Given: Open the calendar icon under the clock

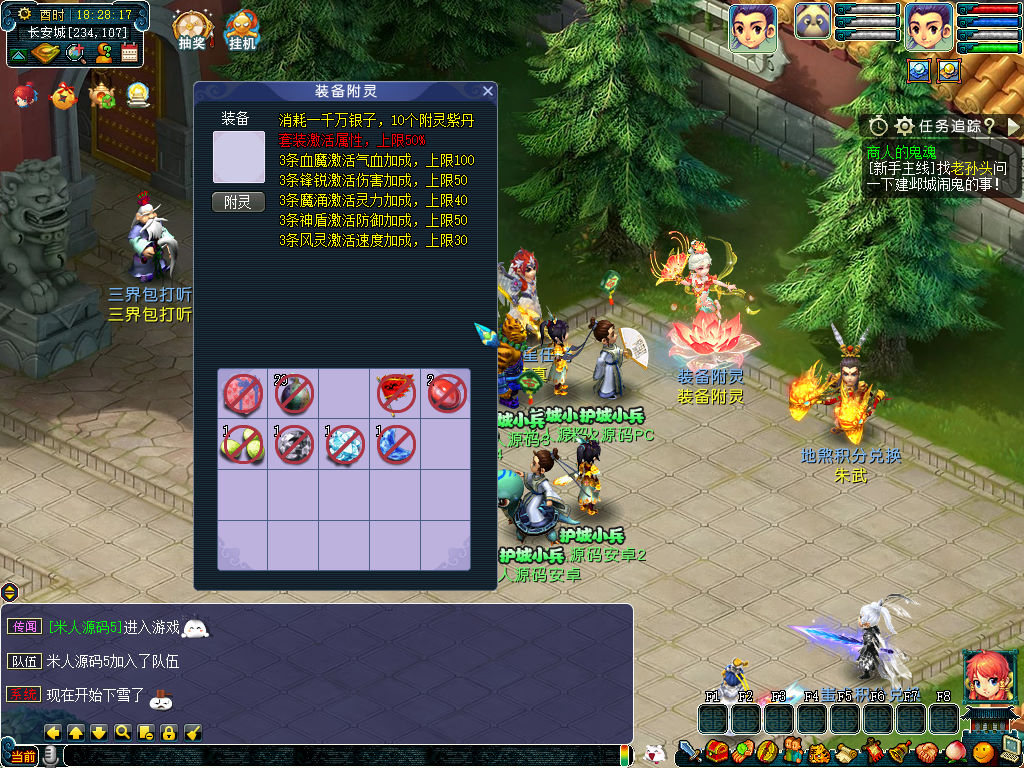Looking at the screenshot, I should (x=129, y=53).
